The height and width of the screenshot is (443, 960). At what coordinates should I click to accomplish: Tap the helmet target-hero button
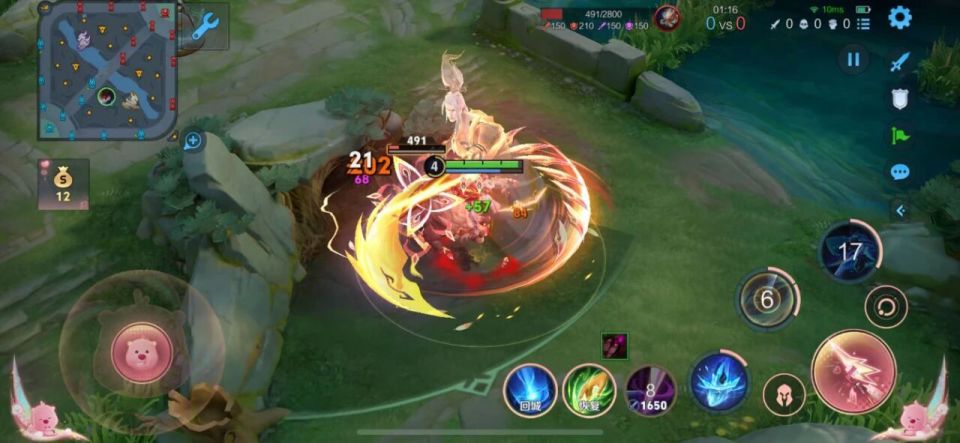click(x=784, y=394)
